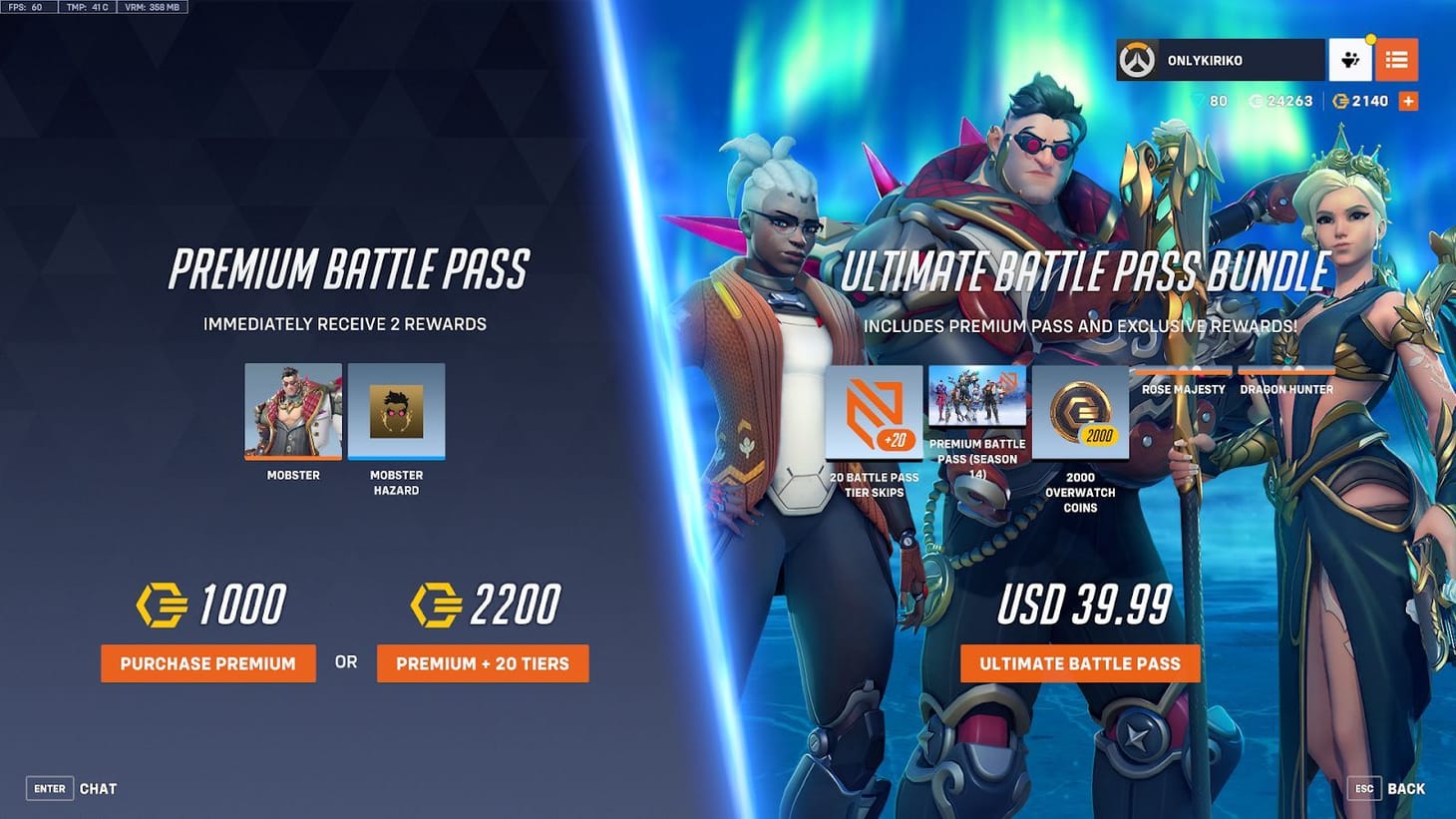1456x819 pixels.
Task: Click the gold coin icon beside 2140
Action: click(x=1342, y=100)
